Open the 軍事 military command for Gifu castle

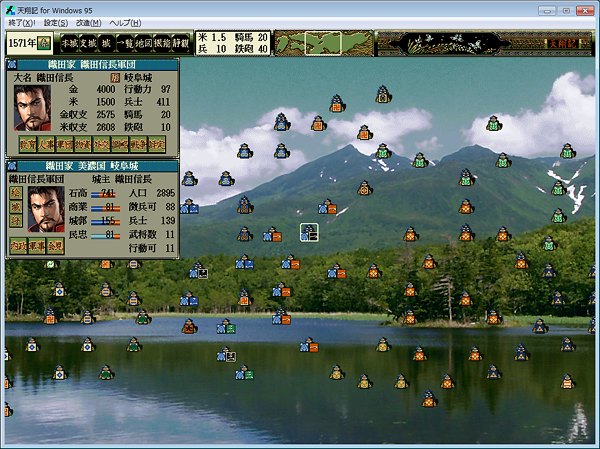point(36,244)
